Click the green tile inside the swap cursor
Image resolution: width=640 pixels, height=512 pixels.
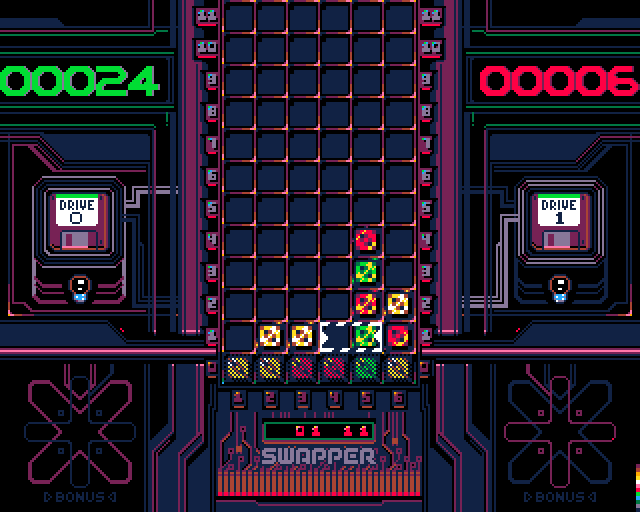click(x=367, y=335)
